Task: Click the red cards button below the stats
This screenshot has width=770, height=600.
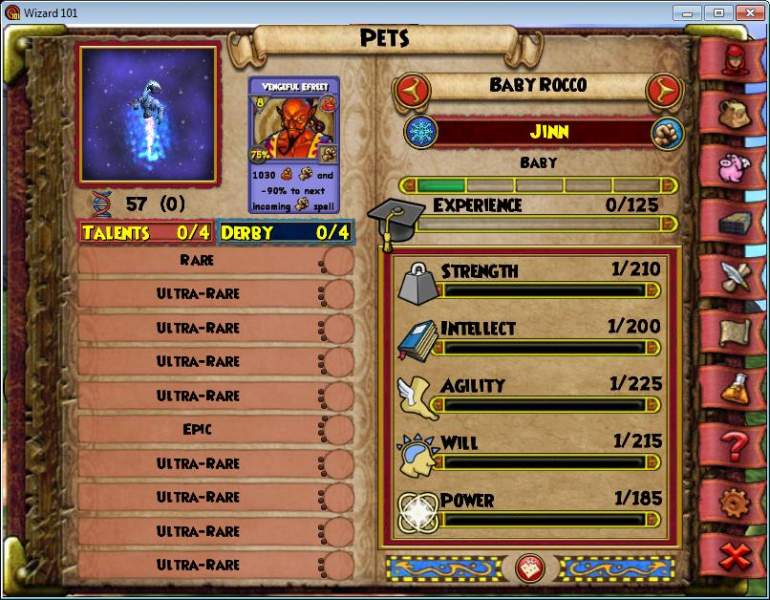Action: (529, 568)
